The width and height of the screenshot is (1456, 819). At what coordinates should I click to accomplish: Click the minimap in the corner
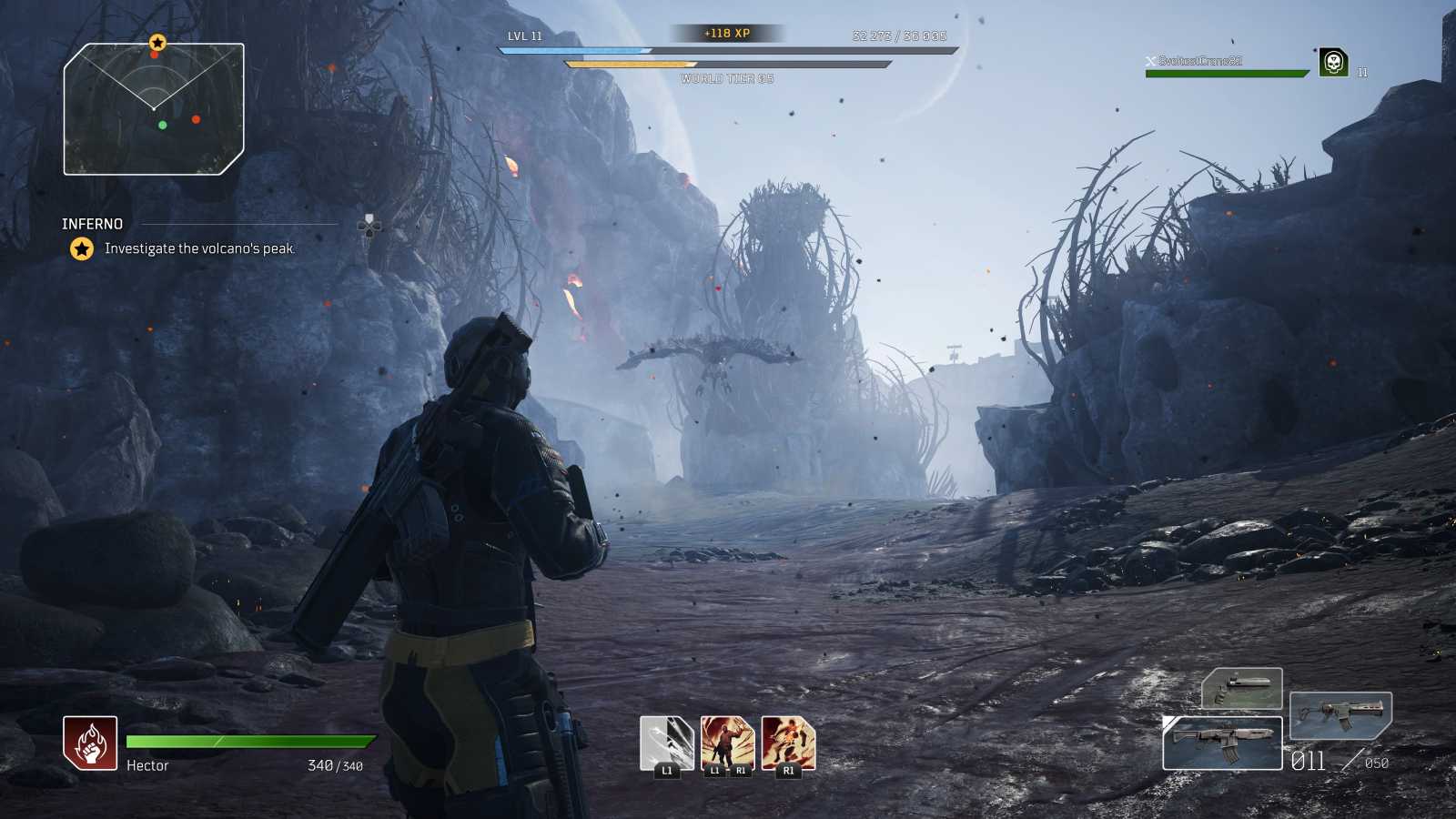(x=153, y=109)
